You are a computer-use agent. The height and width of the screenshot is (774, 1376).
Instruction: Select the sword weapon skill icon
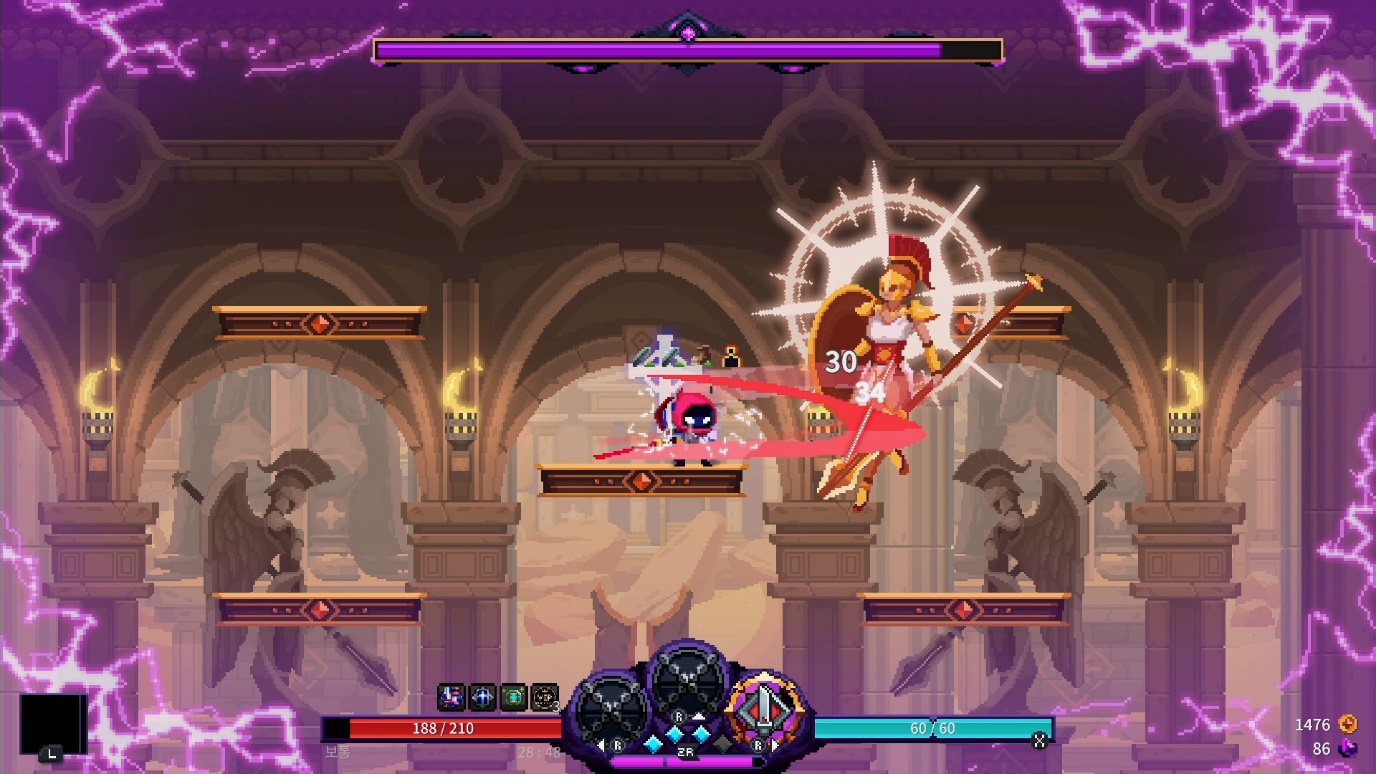[764, 709]
